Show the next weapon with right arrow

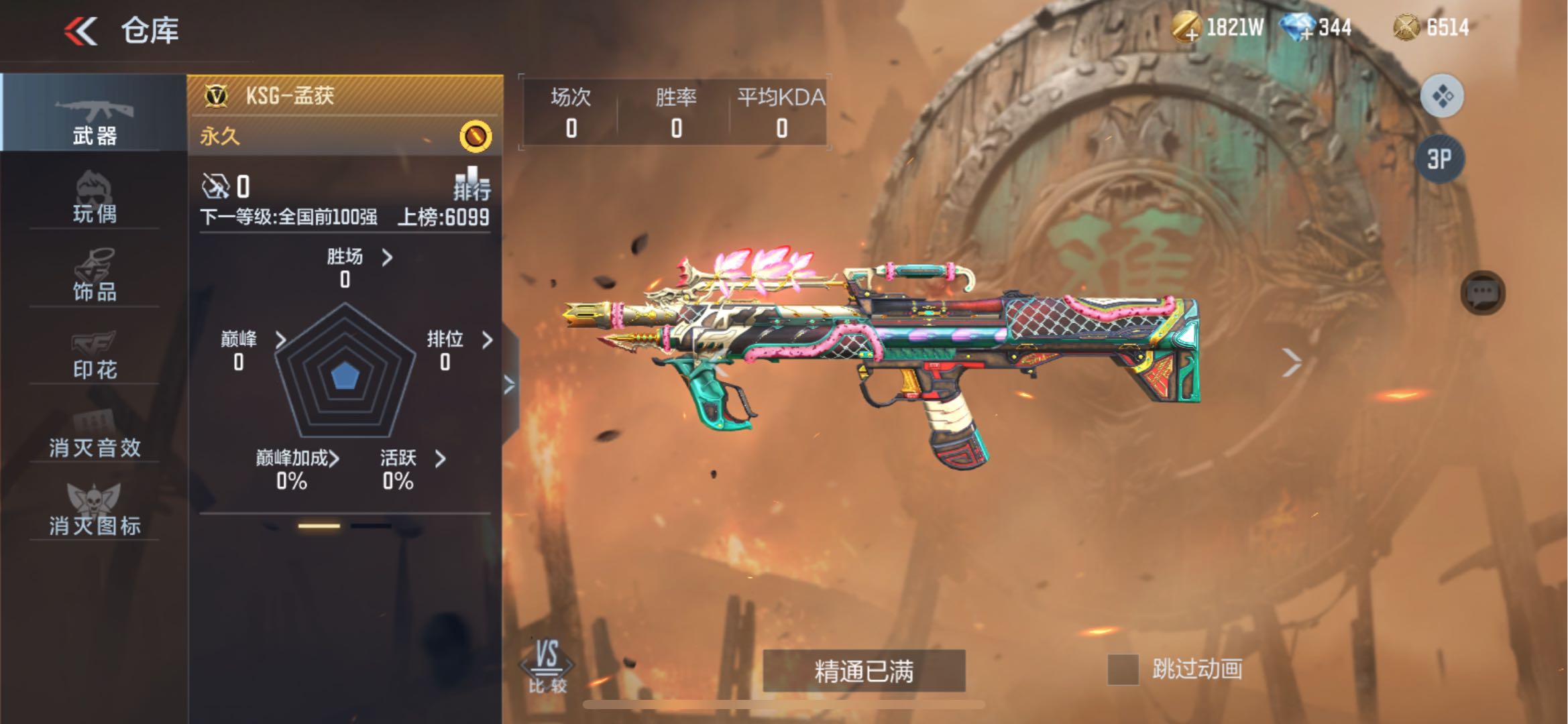[x=1291, y=363]
